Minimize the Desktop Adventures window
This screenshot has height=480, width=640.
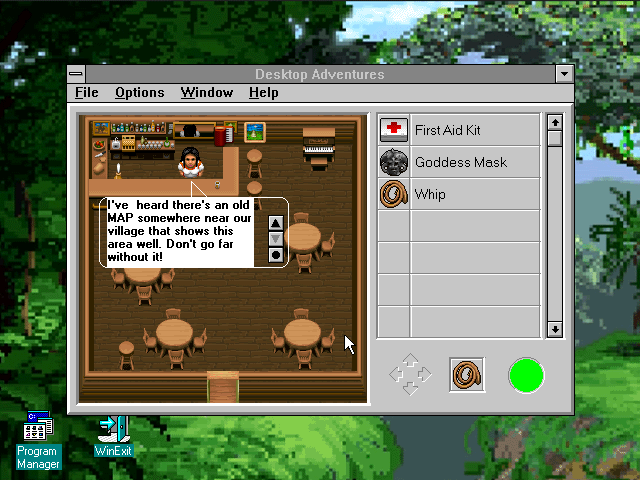coord(565,74)
